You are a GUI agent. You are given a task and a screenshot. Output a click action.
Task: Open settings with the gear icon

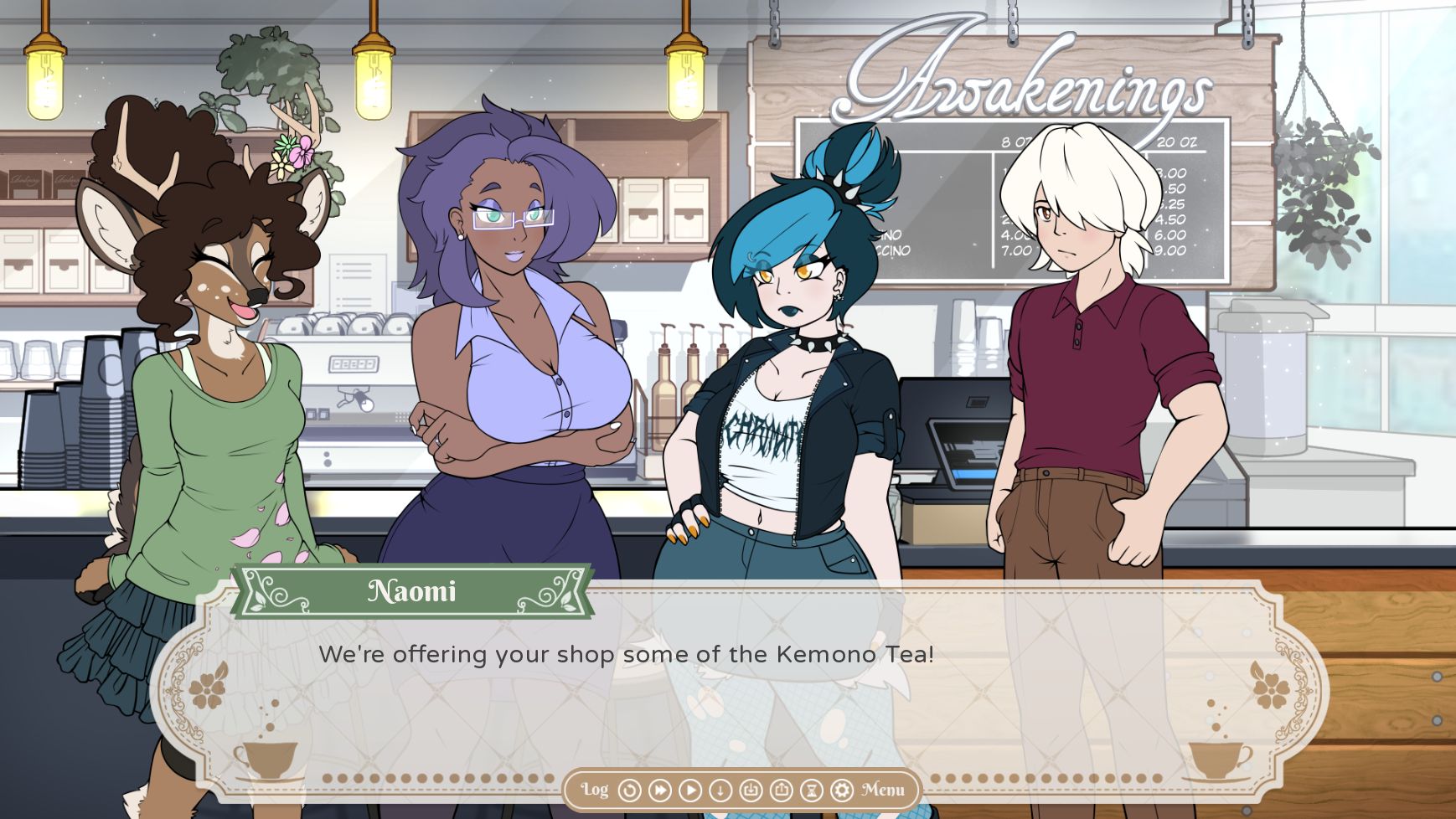pos(841,790)
